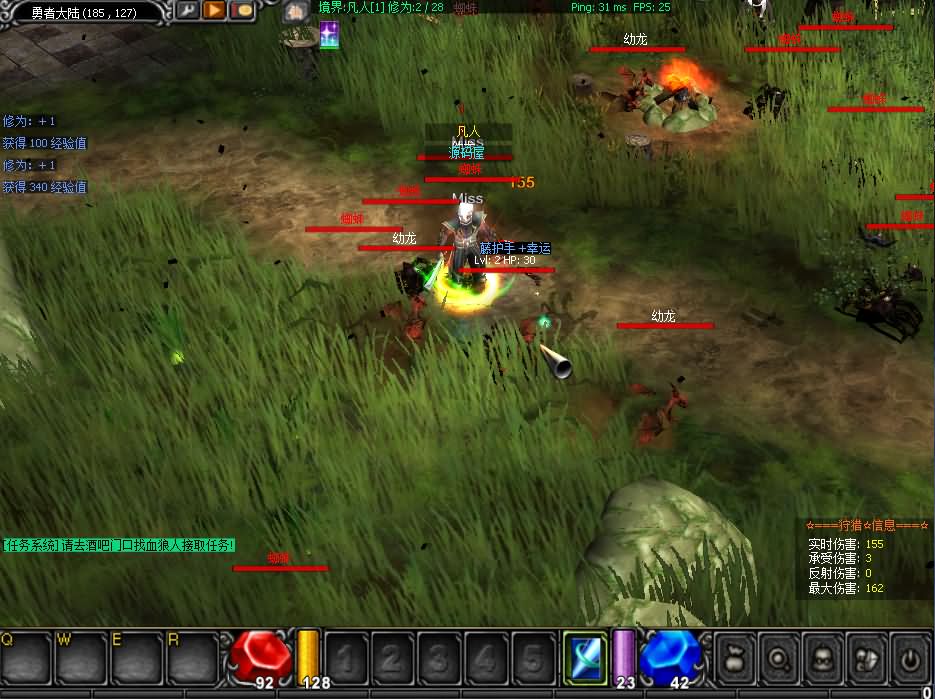This screenshot has height=699, width=935.
Task: Open the wrench settings button
Action: pyautogui.click(x=187, y=11)
